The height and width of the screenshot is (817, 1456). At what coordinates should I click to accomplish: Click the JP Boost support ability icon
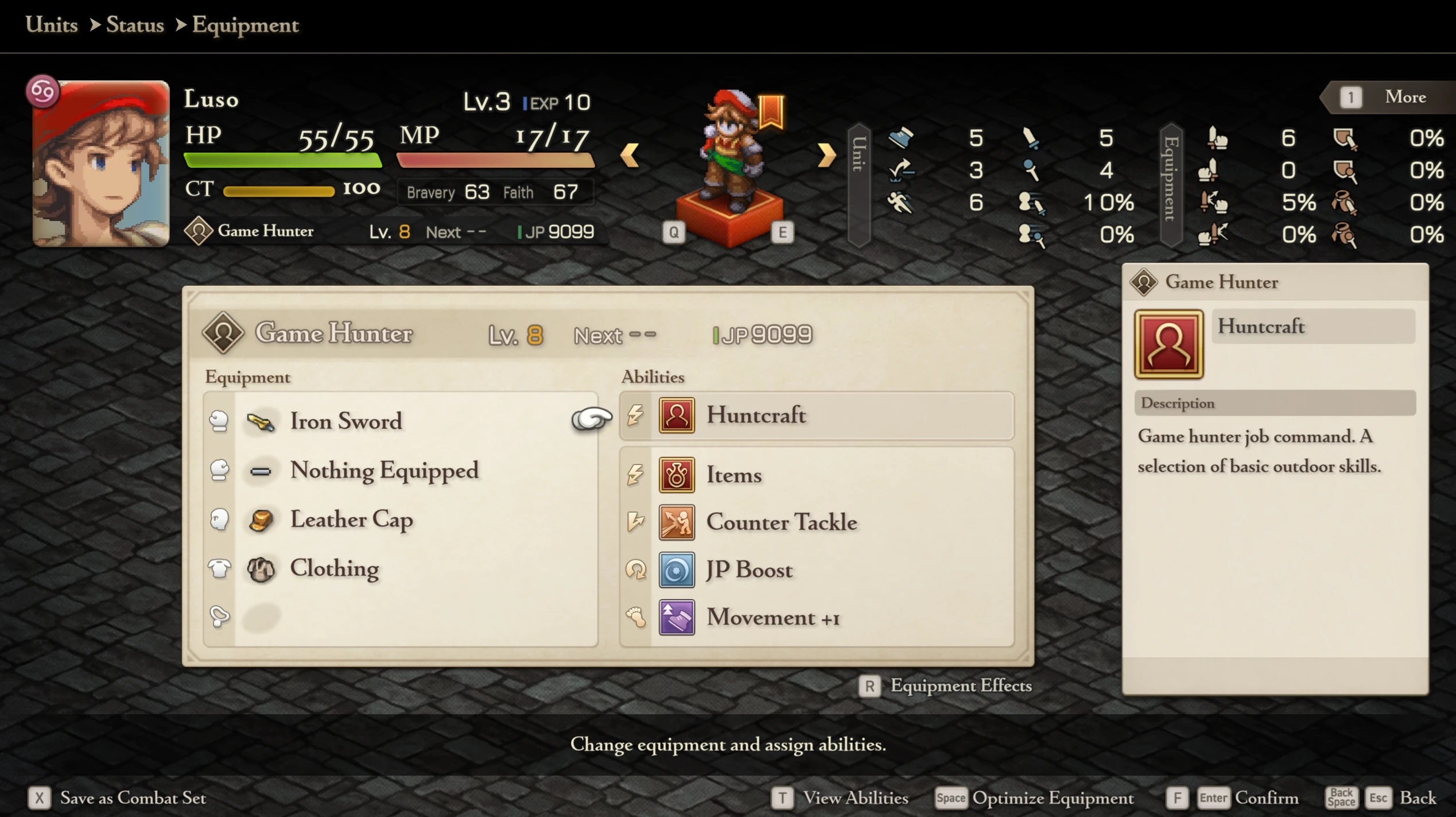pos(677,570)
